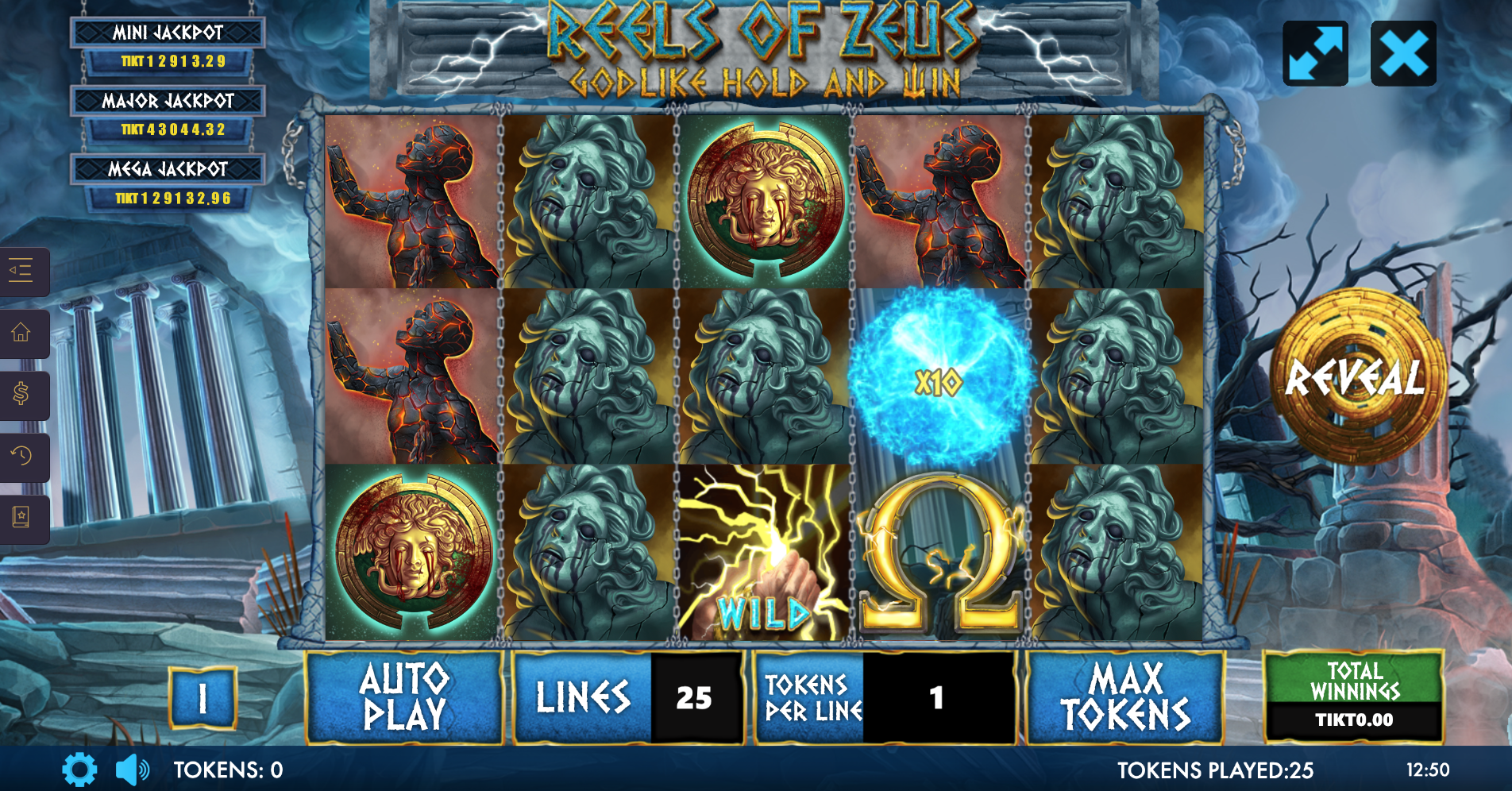Open the dollar sign cashier
Screen dimensions: 1512x791
[x=21, y=395]
